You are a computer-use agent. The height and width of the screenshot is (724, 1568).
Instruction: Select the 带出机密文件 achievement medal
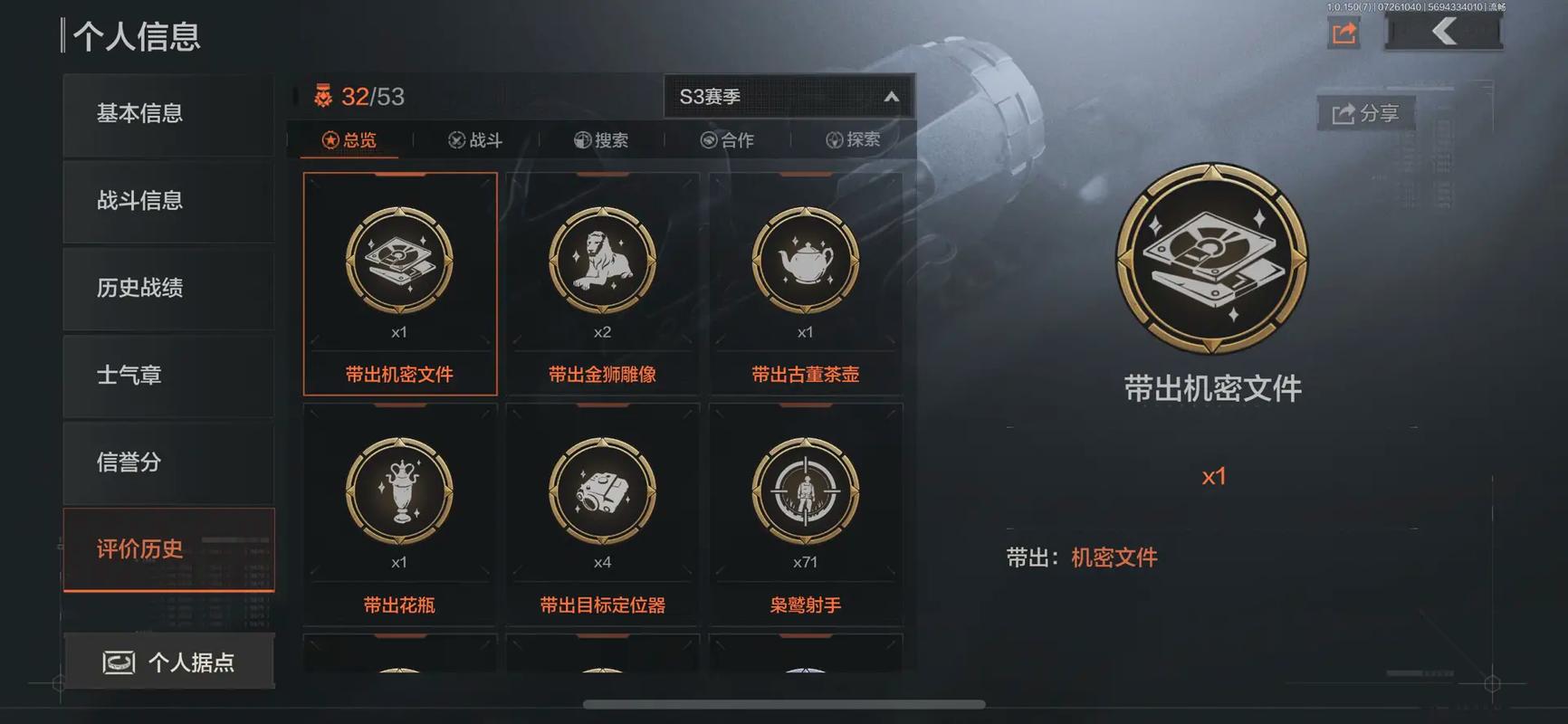coord(398,262)
